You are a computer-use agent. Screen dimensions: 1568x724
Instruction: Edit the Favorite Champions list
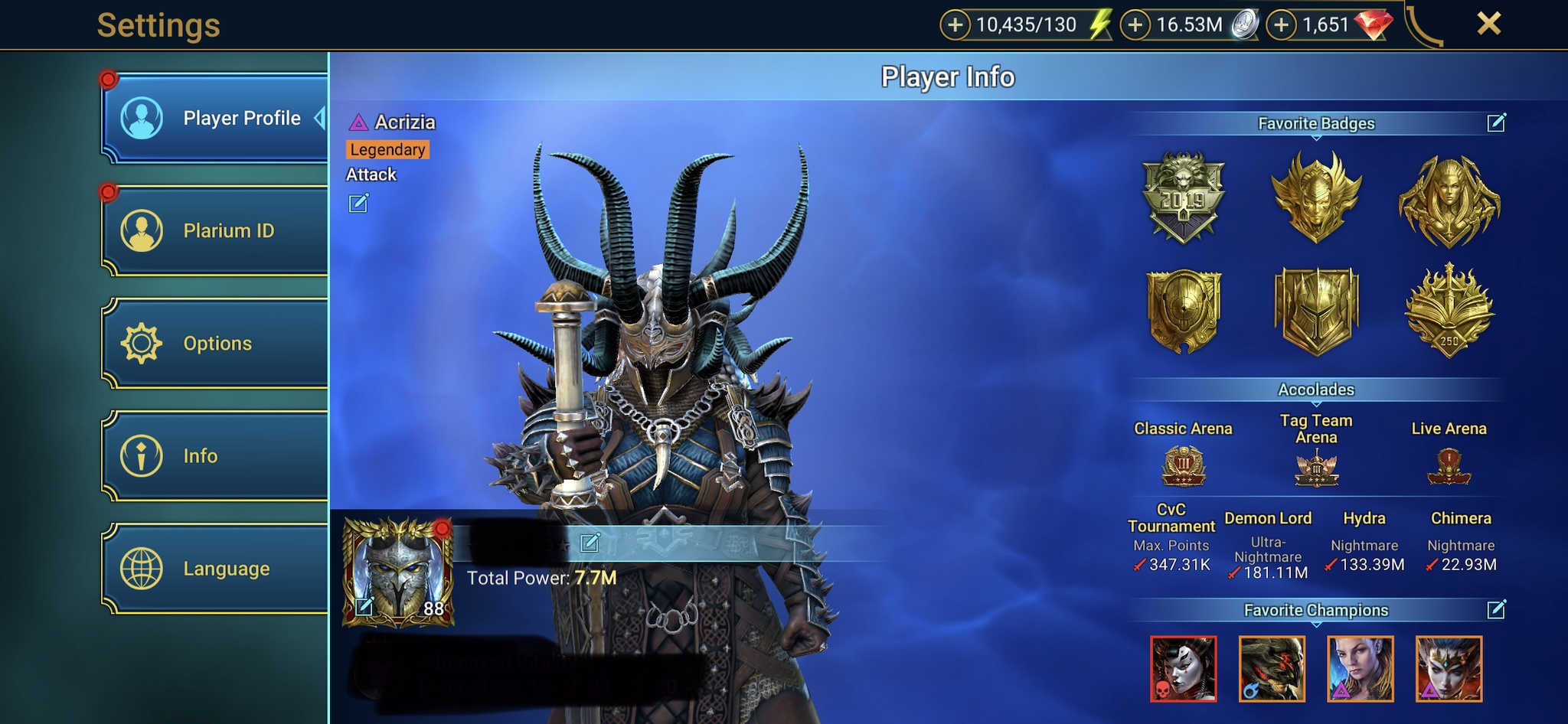[x=1496, y=610]
